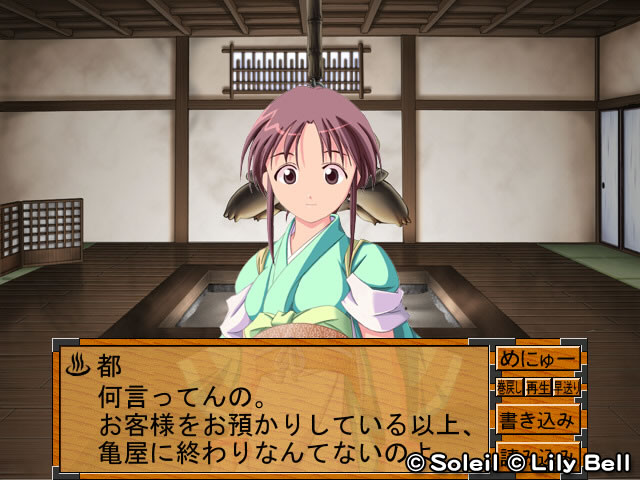The width and height of the screenshot is (640, 480).
Task: Select the 早送り fast-forward button
Action: 566,387
